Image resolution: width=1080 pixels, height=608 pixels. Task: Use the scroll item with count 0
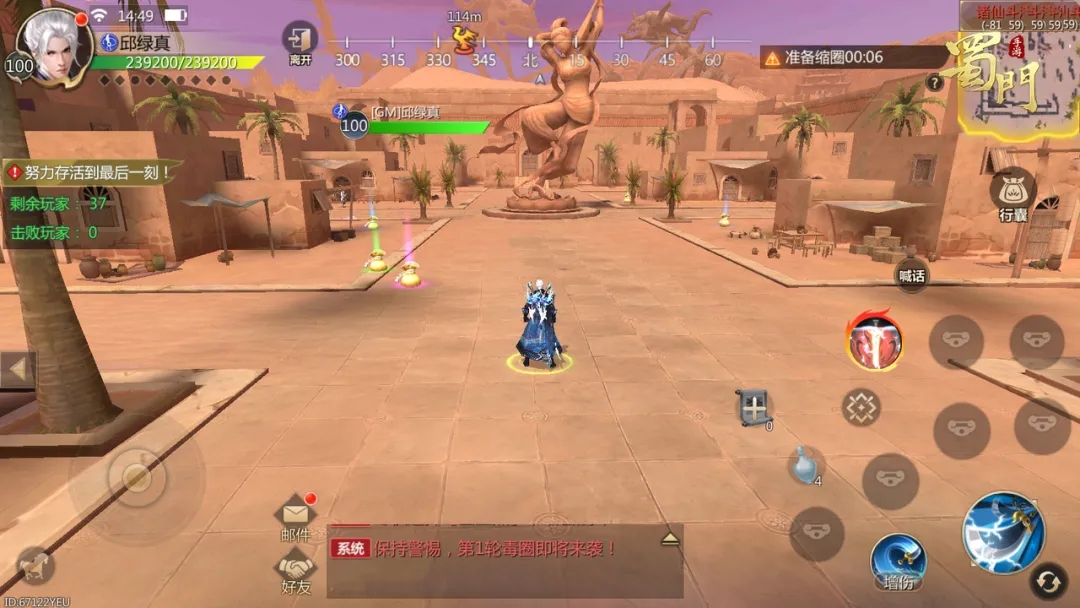[753, 407]
